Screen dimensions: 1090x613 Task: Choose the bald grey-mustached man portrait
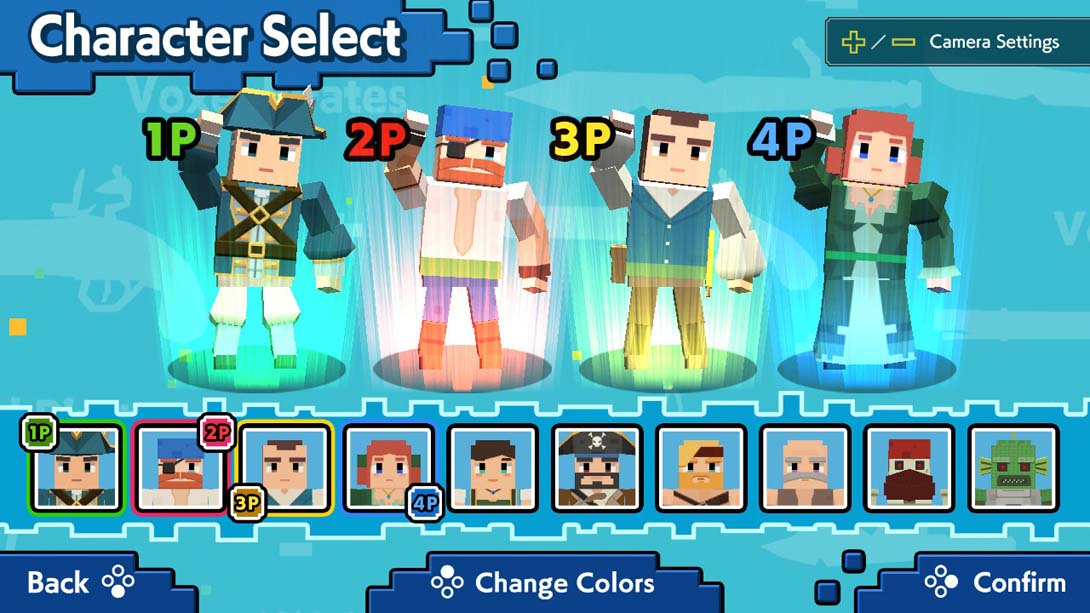[x=805, y=469]
